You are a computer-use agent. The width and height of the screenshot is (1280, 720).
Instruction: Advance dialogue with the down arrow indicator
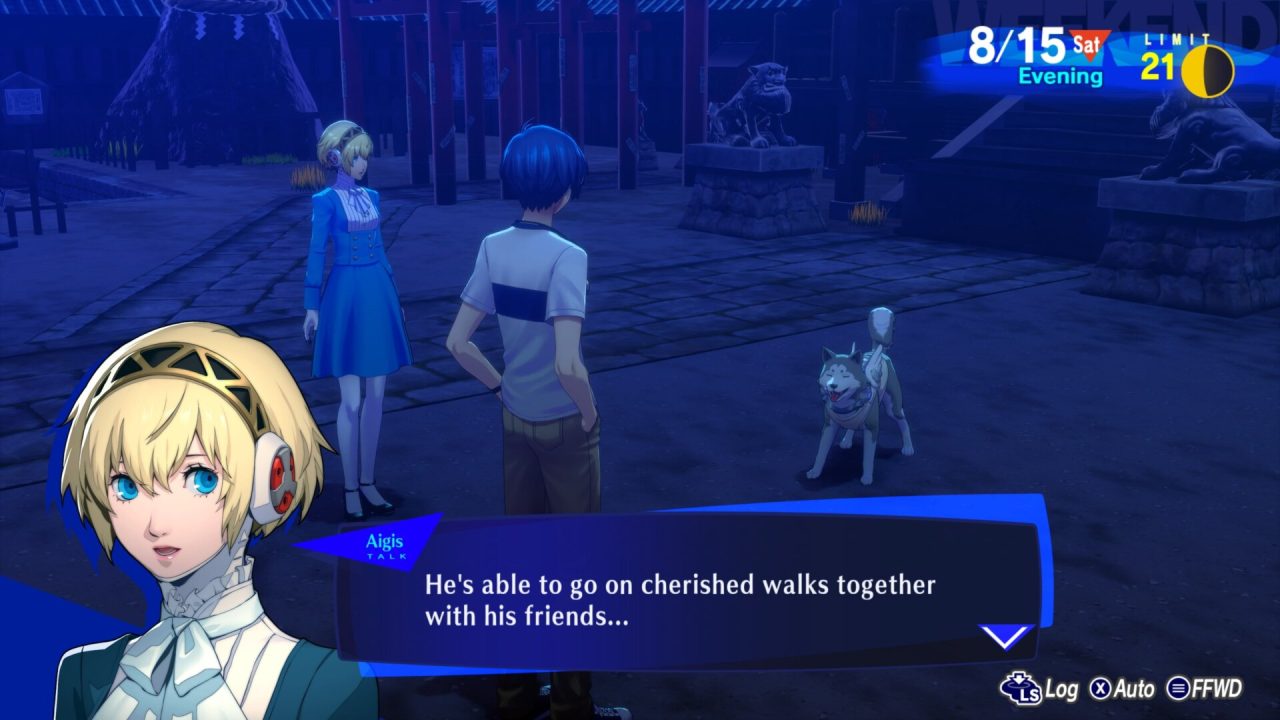[x=1004, y=636]
